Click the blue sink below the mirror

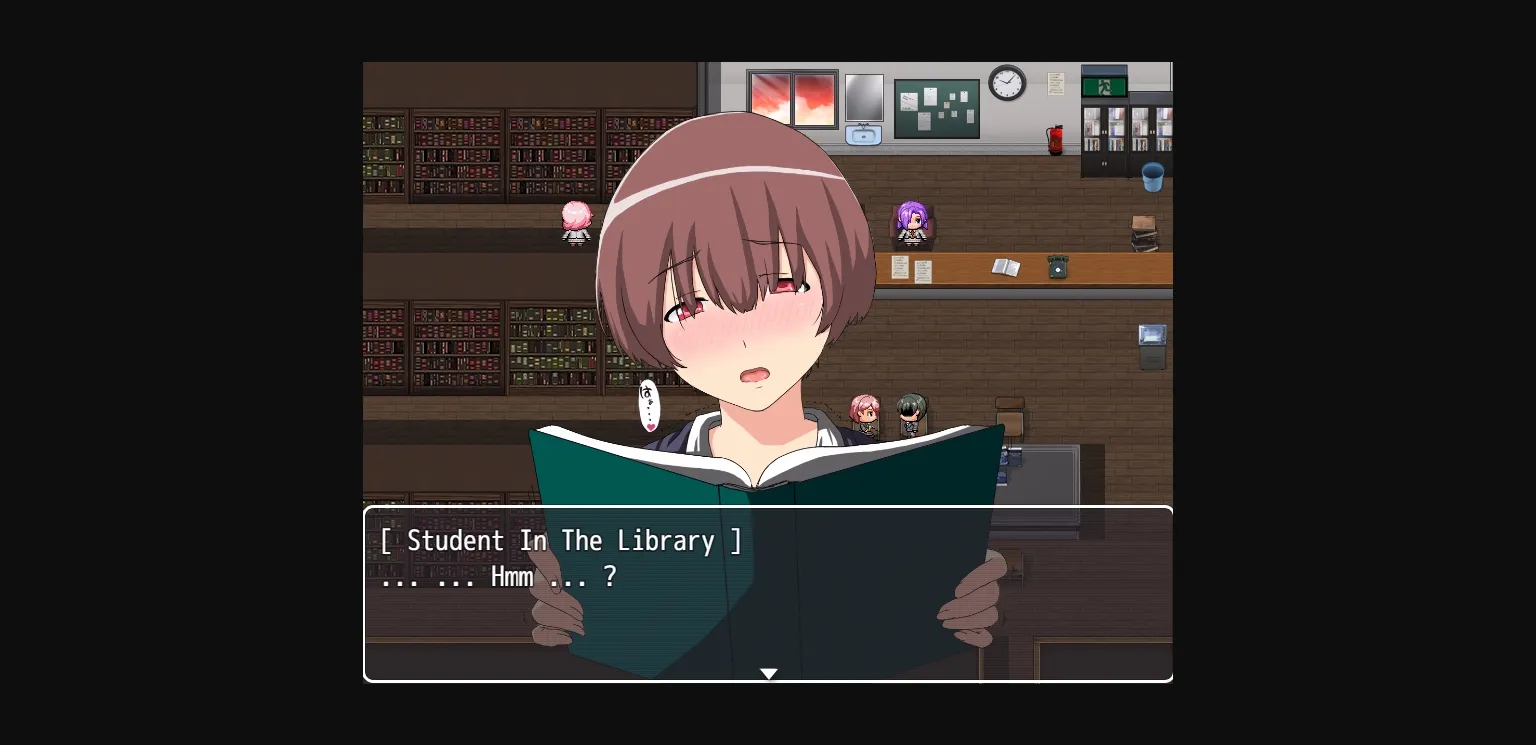pos(864,135)
